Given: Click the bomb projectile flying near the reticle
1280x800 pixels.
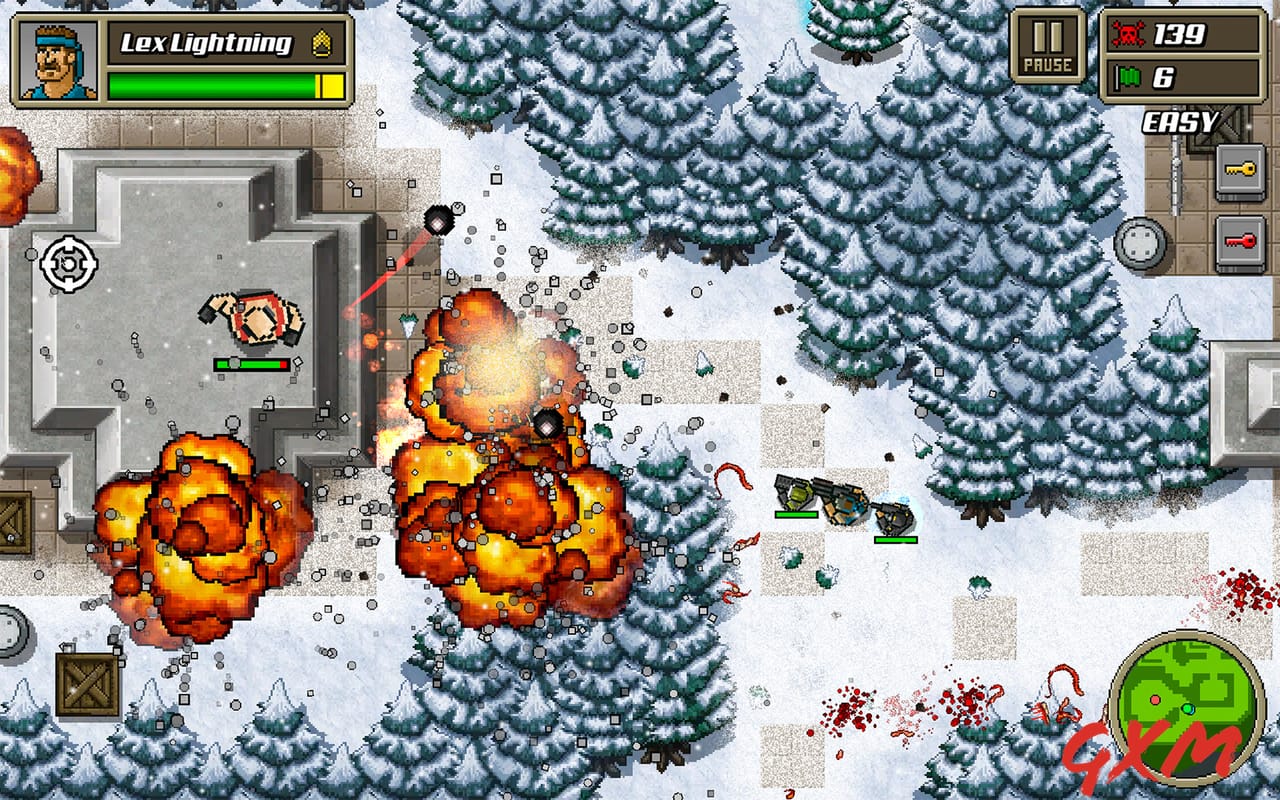Looking at the screenshot, I should click(438, 218).
